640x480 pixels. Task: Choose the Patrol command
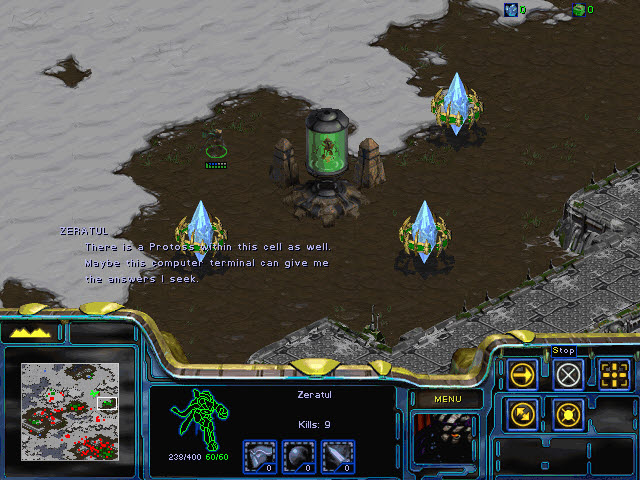coord(523,413)
